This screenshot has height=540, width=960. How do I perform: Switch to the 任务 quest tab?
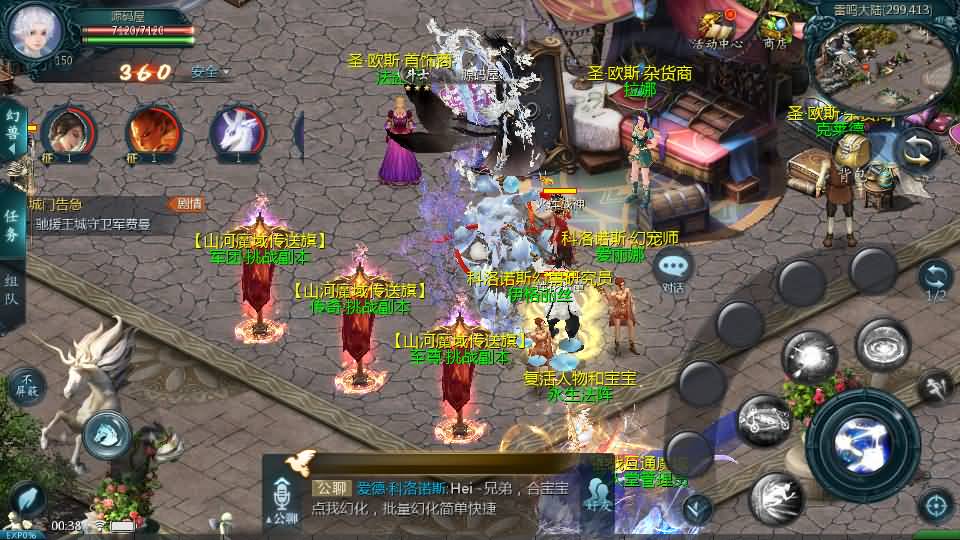(13, 226)
